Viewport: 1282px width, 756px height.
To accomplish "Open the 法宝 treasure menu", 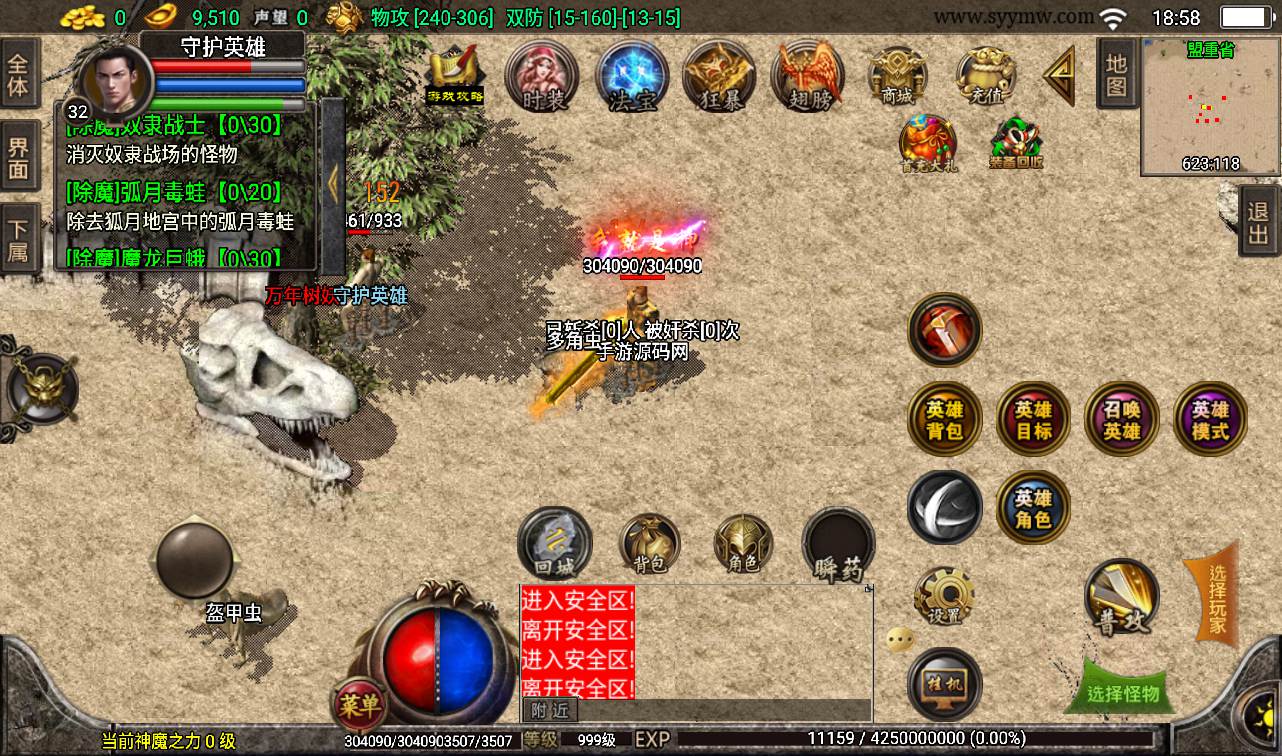I will tap(632, 76).
